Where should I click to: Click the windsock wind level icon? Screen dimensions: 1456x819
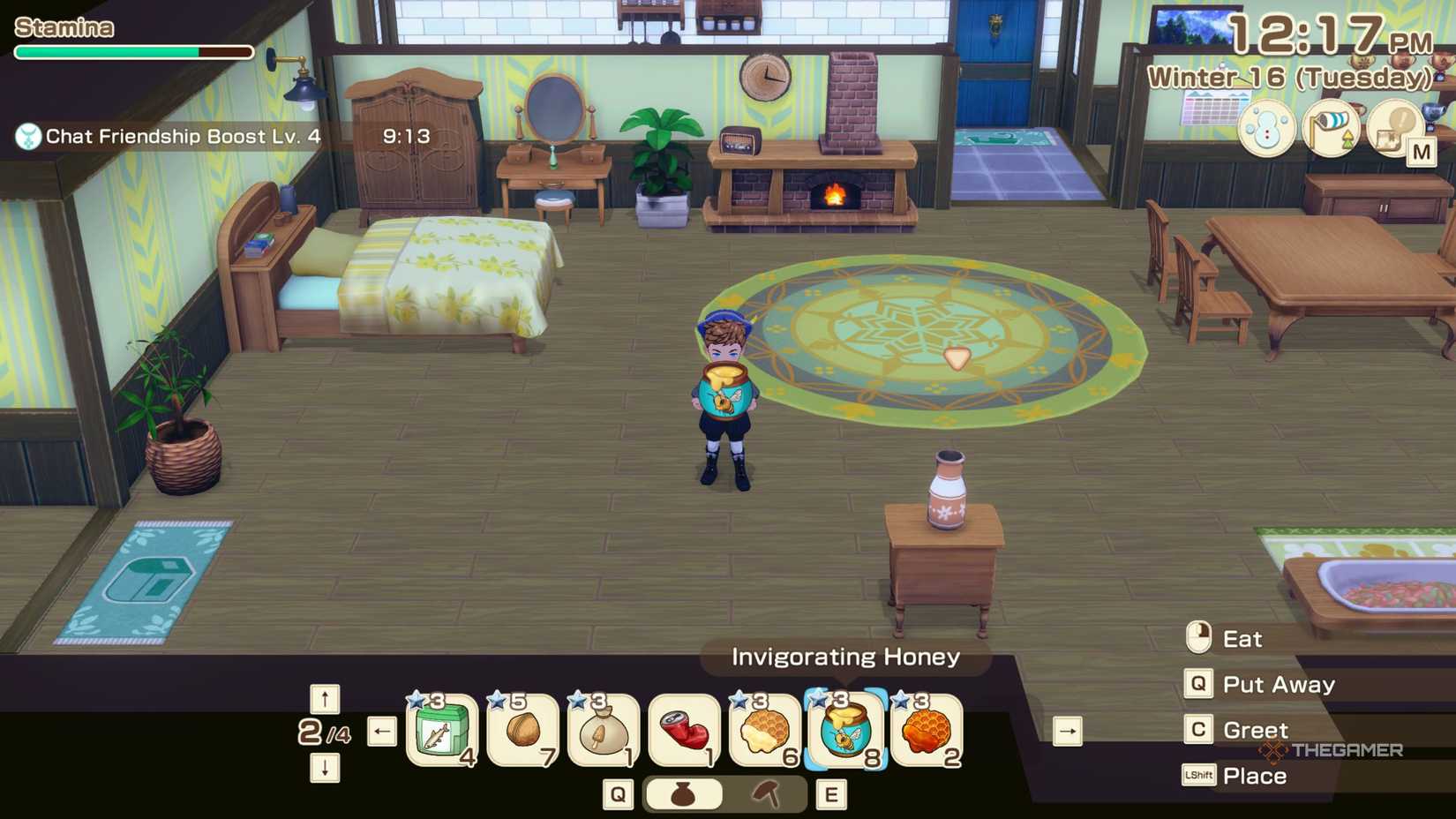(x=1331, y=129)
